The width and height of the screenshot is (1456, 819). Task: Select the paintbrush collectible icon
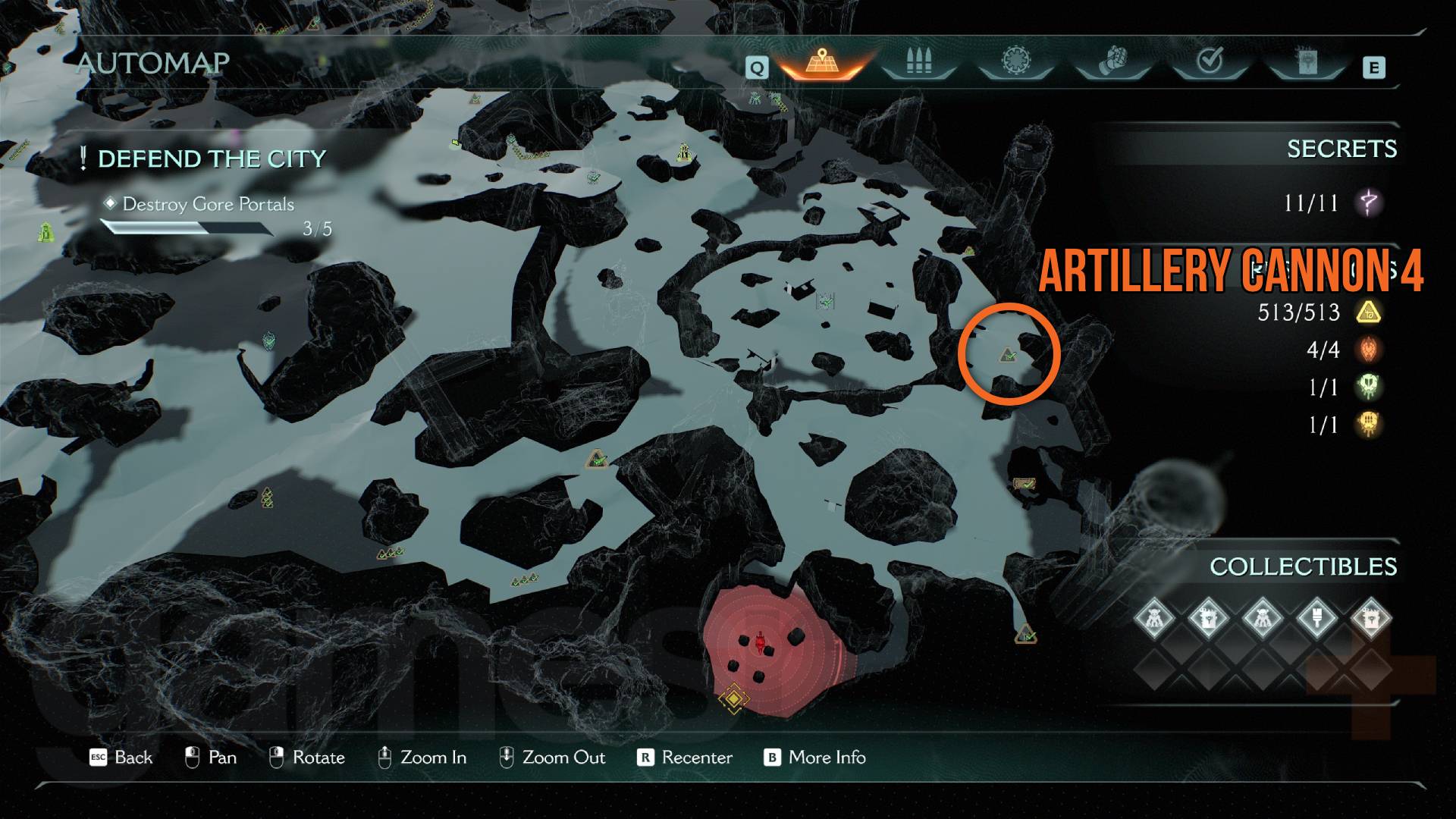(1316, 617)
